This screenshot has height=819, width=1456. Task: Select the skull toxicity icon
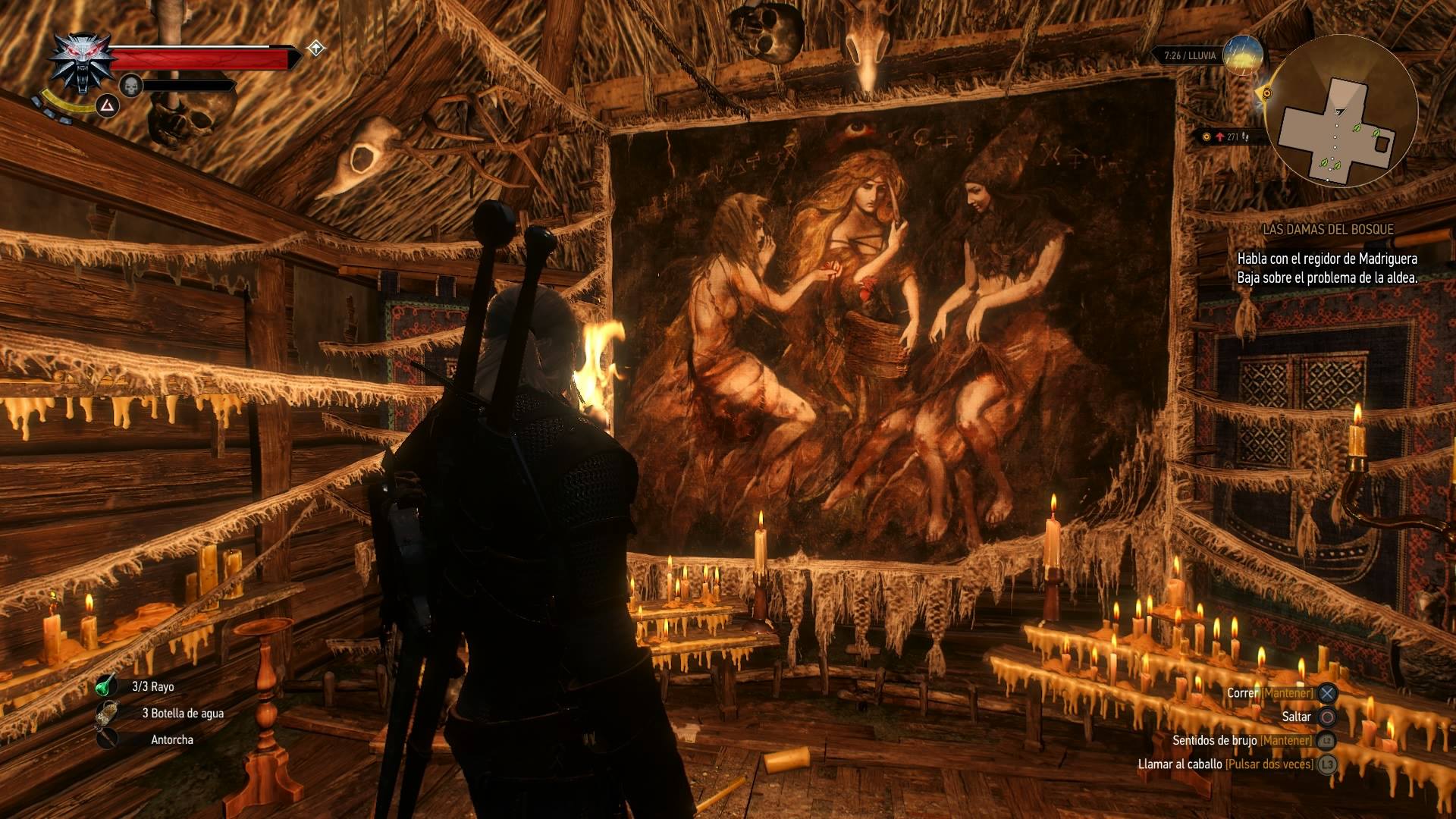pyautogui.click(x=131, y=85)
